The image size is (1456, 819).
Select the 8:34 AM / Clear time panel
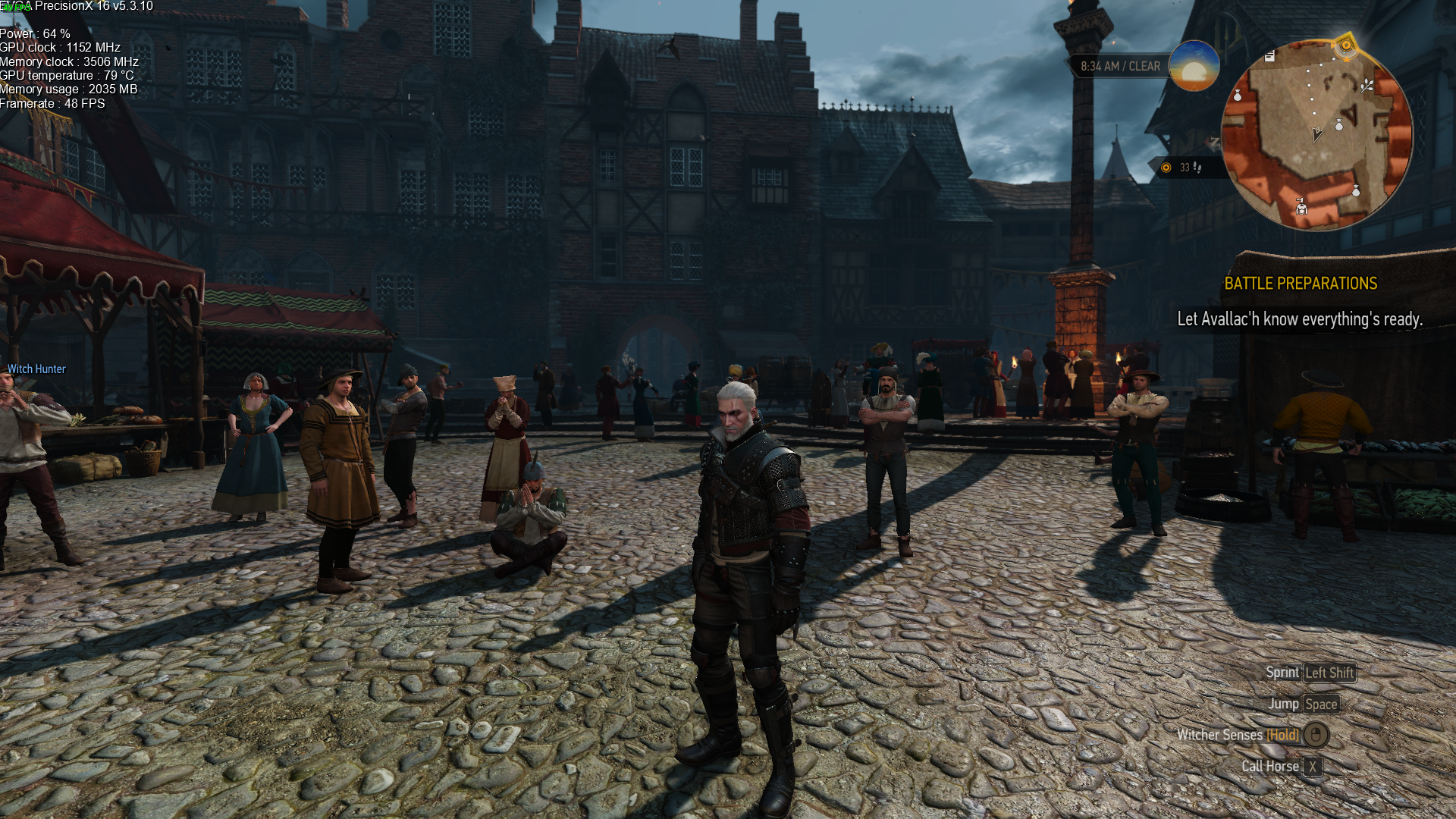click(1119, 67)
